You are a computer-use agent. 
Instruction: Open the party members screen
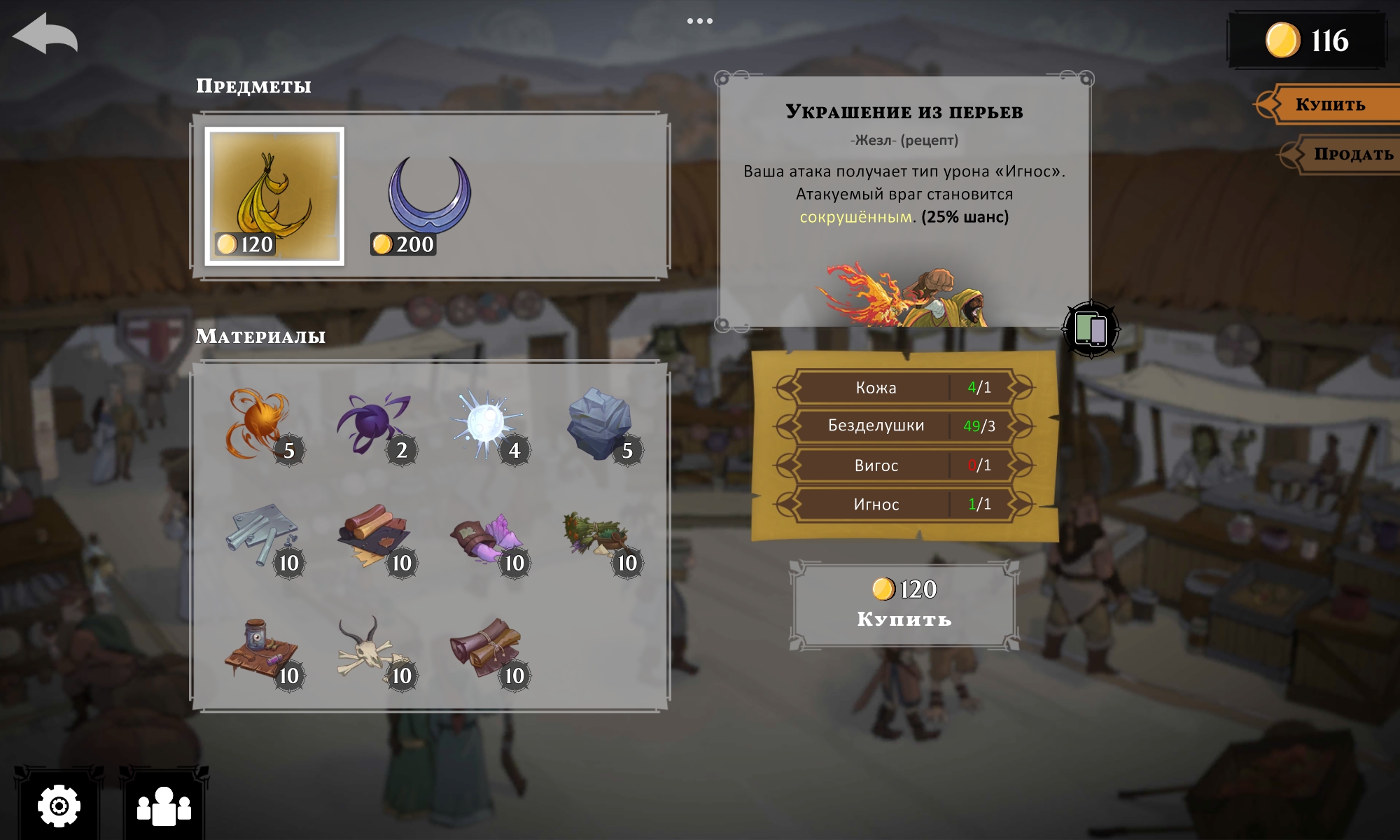(164, 806)
